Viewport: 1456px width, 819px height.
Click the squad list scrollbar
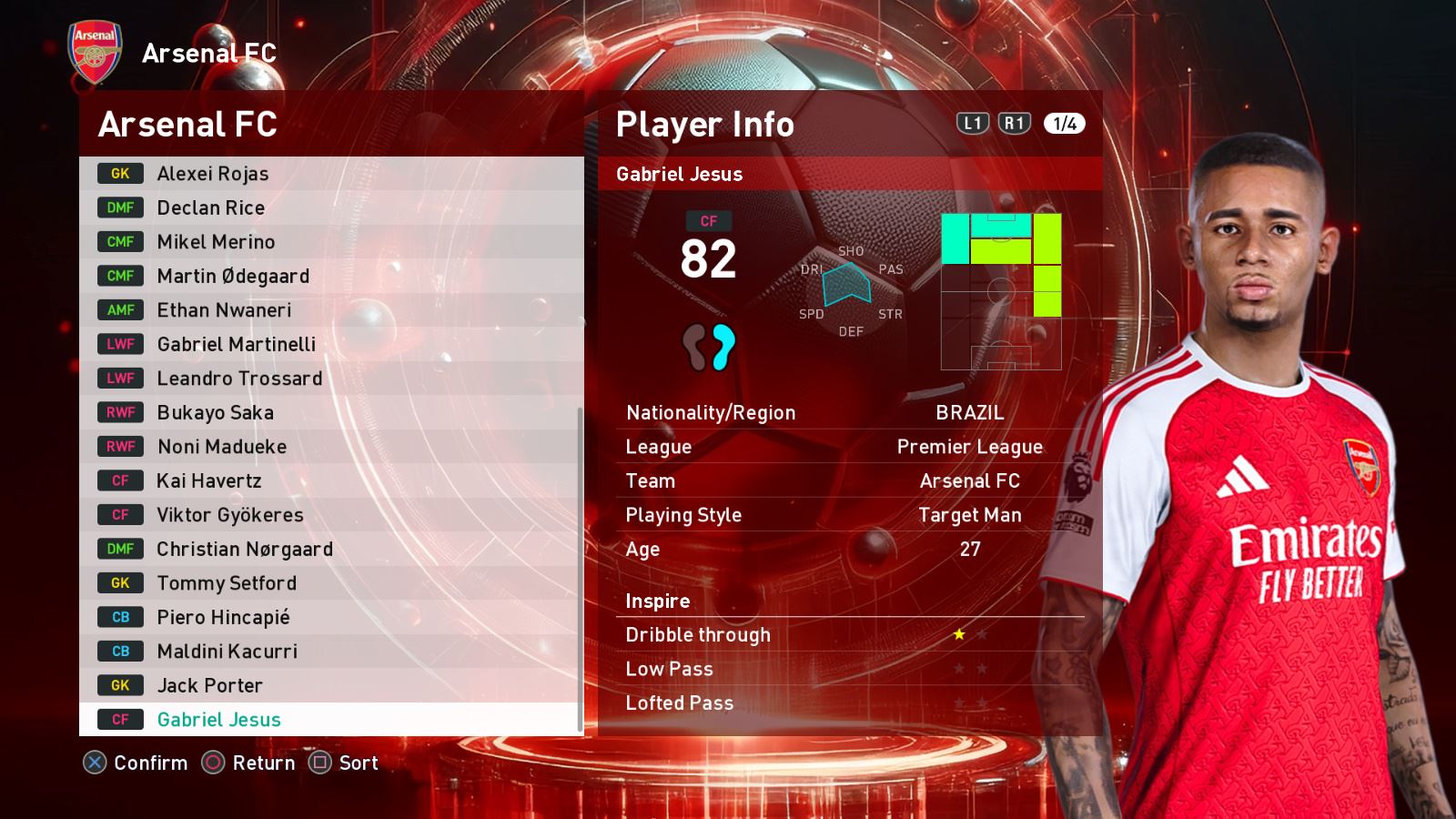[581, 569]
